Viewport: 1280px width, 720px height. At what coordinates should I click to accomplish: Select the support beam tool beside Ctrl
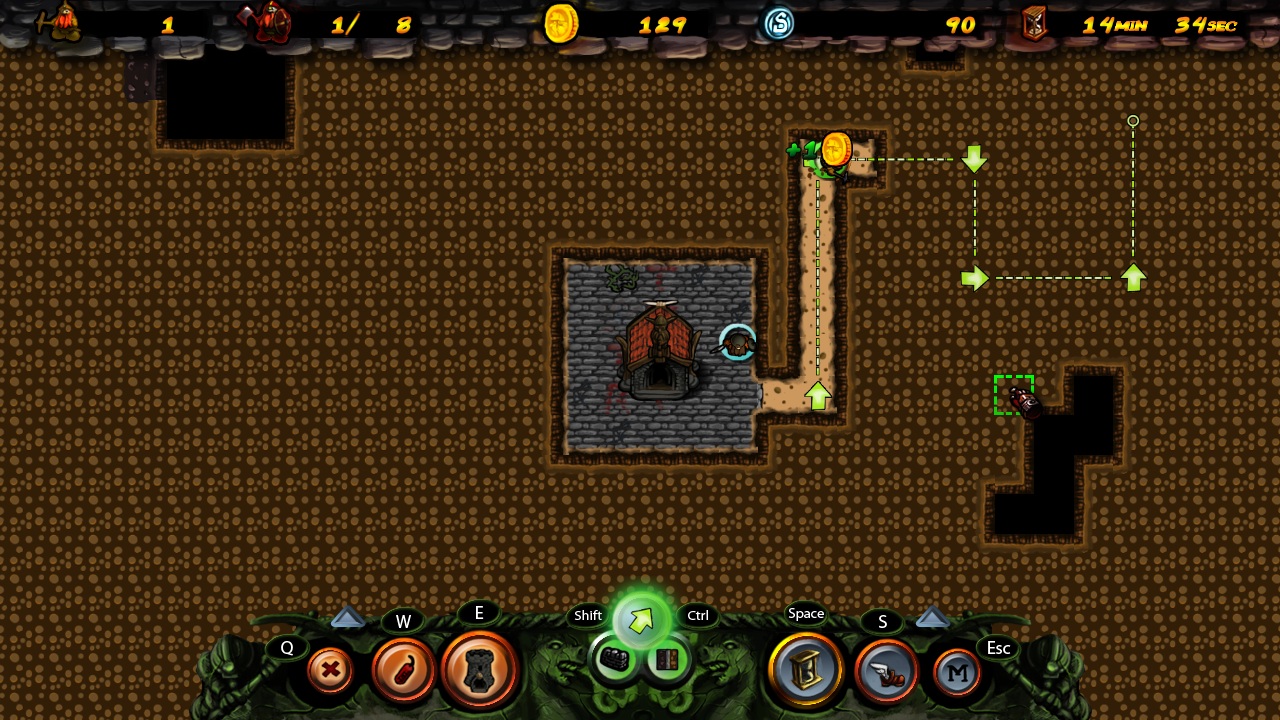click(668, 658)
